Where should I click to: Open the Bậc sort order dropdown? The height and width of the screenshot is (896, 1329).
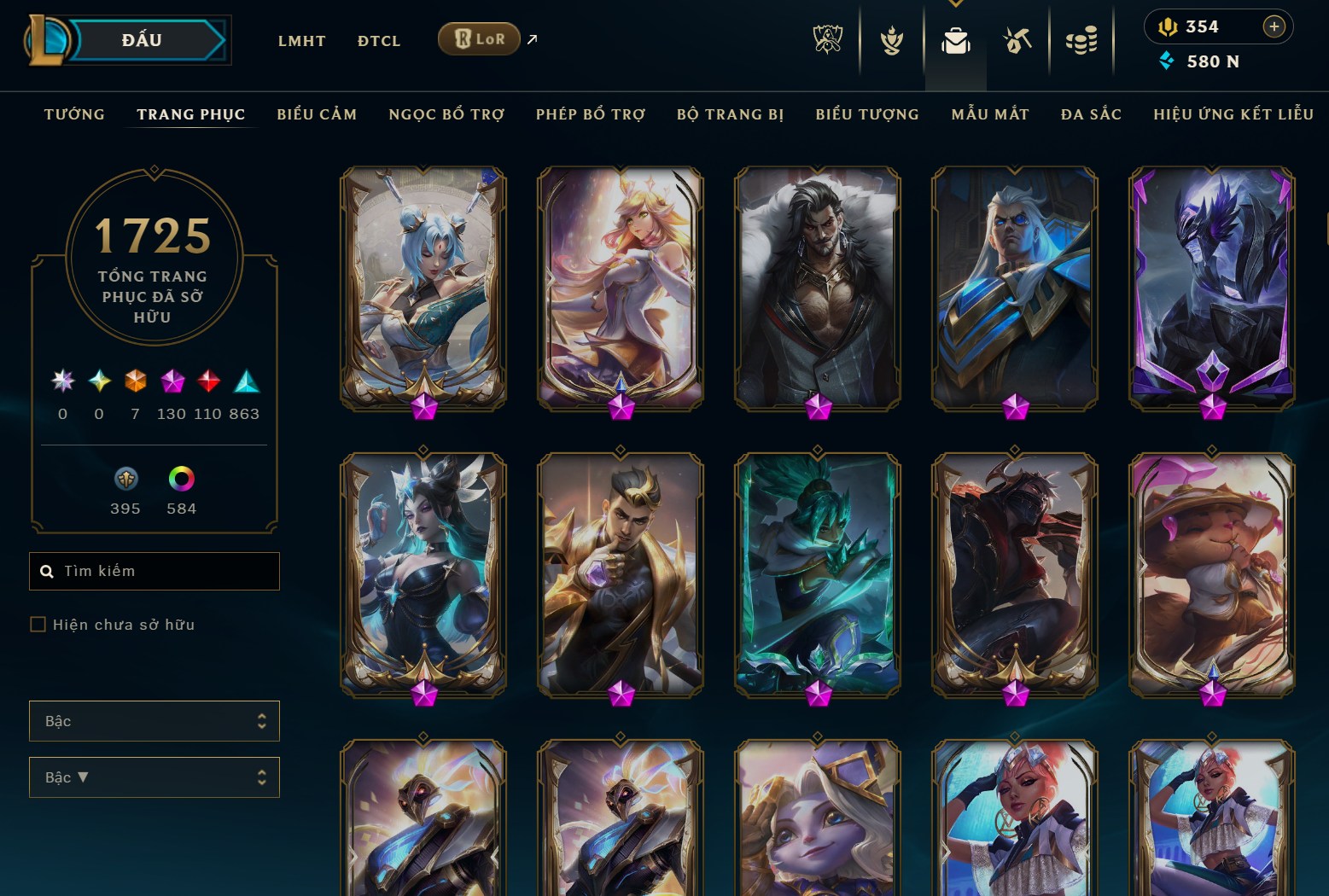154,777
